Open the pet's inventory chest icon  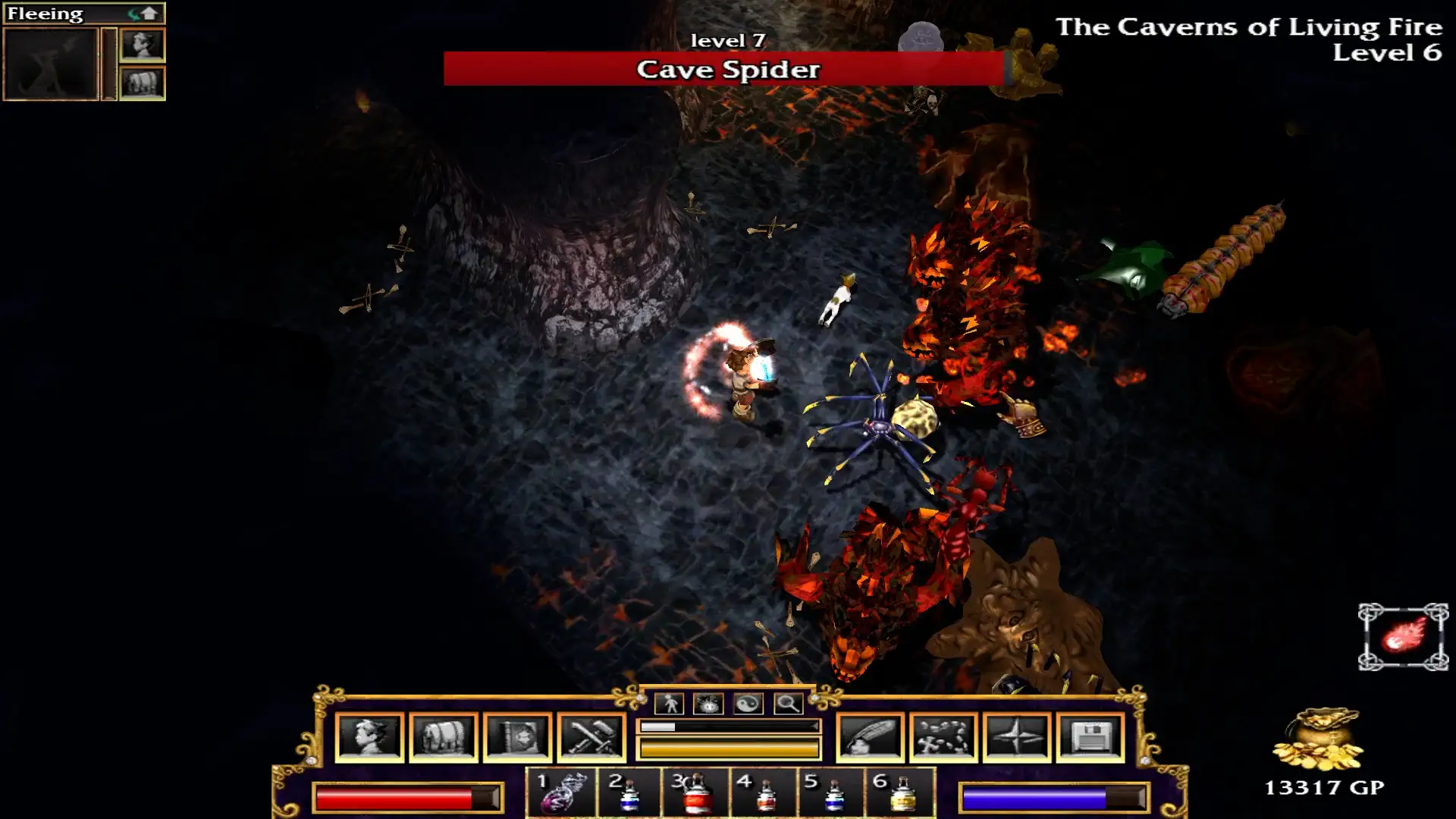pos(143,83)
